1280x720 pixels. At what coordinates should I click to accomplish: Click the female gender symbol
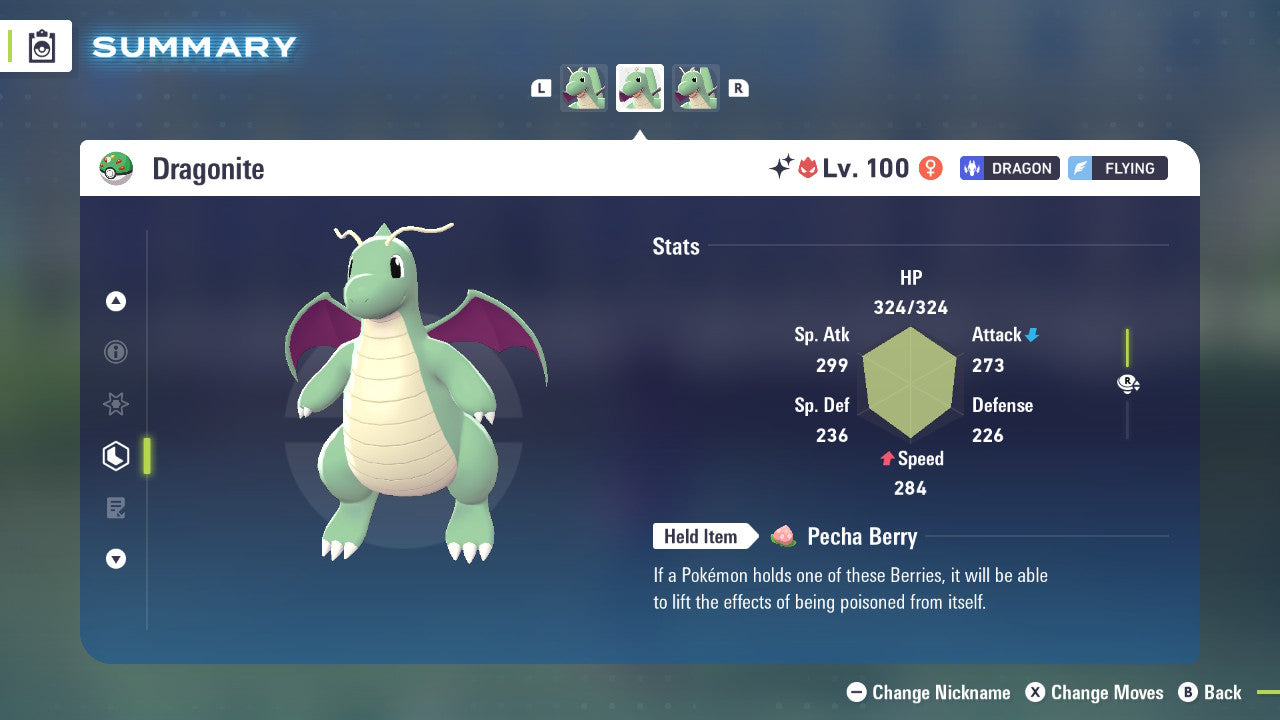coord(930,168)
